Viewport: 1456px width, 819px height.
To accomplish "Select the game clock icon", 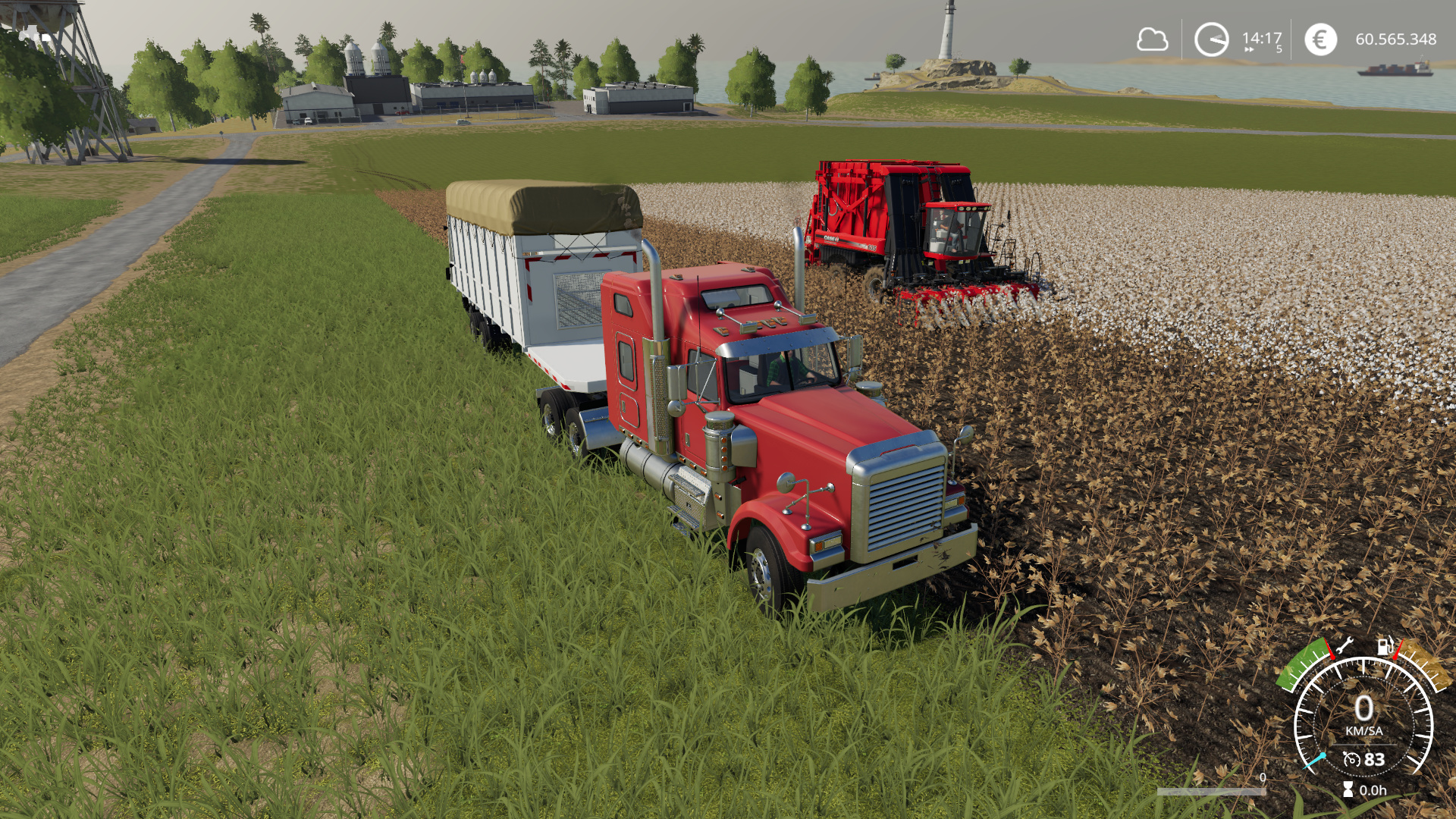I will (x=1211, y=39).
